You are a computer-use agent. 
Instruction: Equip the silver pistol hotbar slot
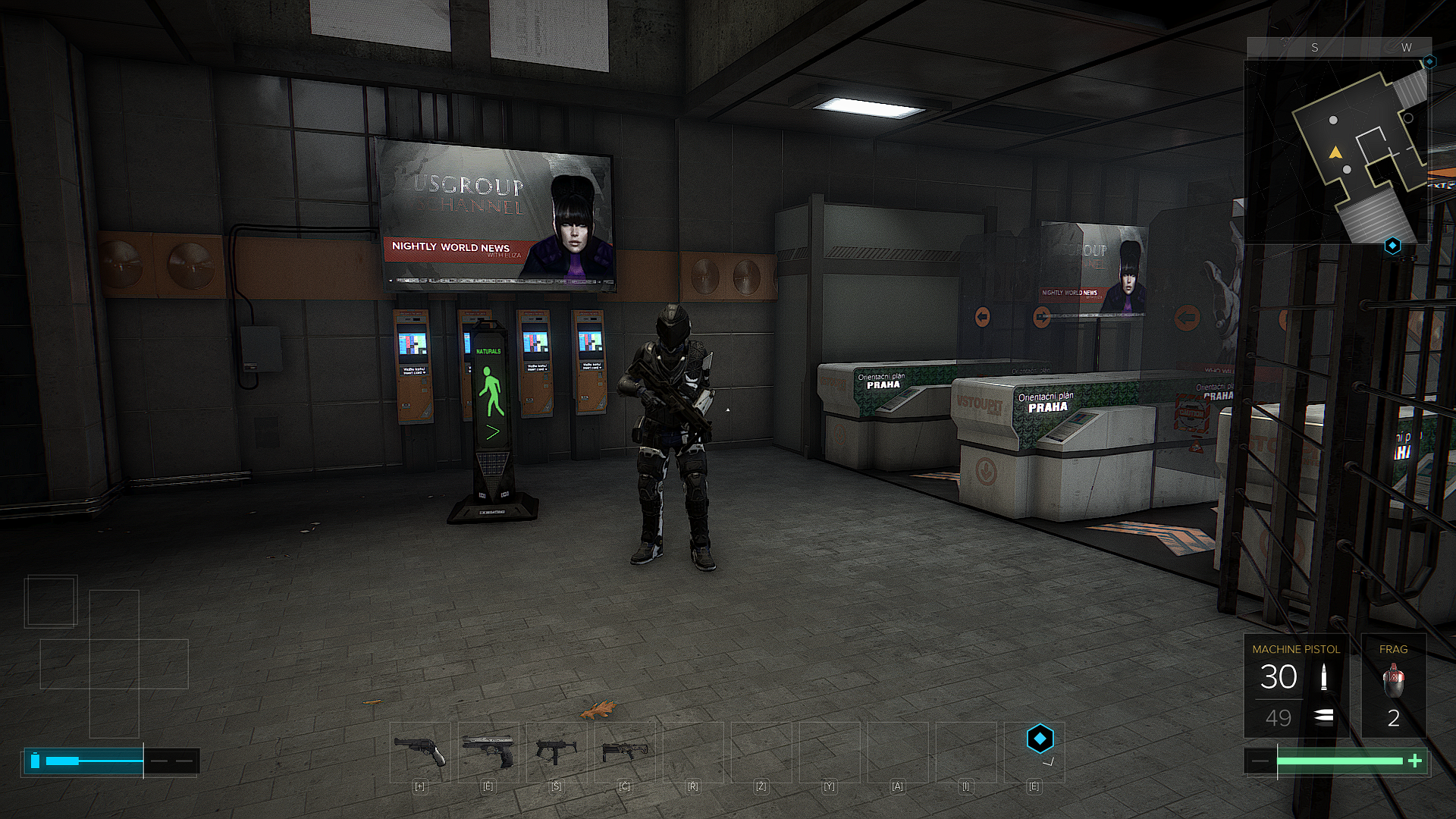click(488, 752)
